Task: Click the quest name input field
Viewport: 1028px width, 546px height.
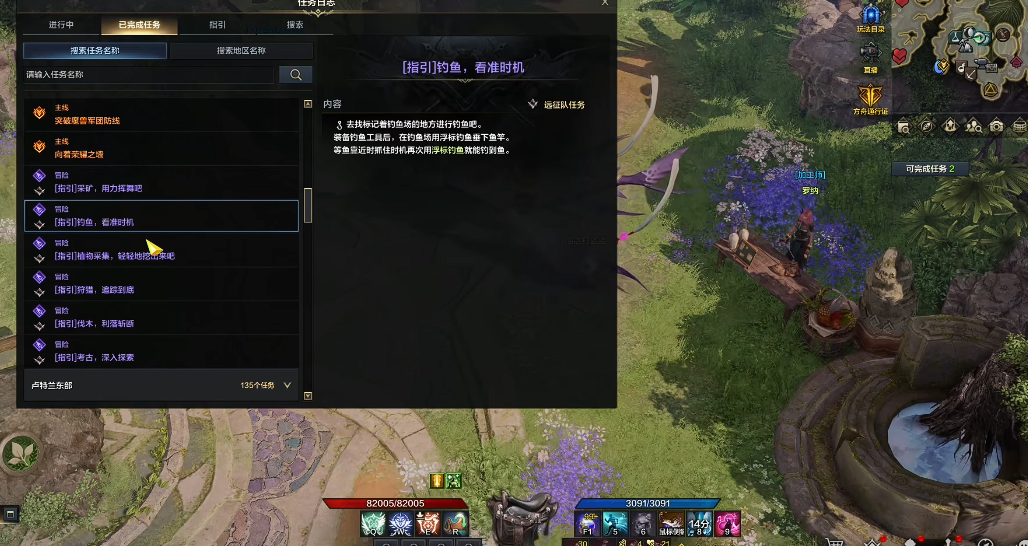Action: pyautogui.click(x=148, y=74)
